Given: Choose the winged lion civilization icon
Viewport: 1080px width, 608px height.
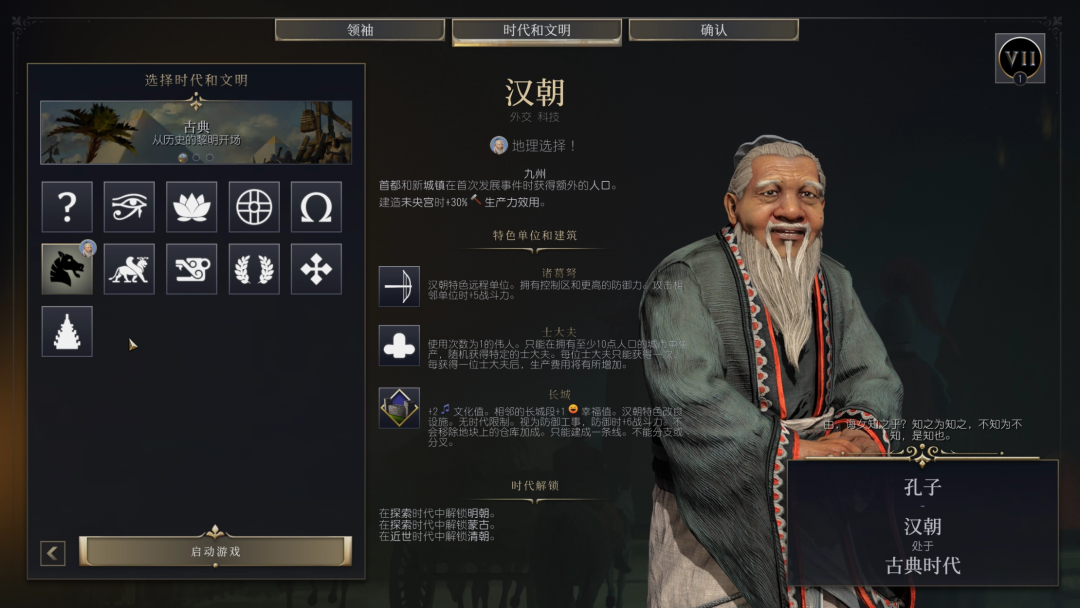Looking at the screenshot, I should [x=129, y=269].
